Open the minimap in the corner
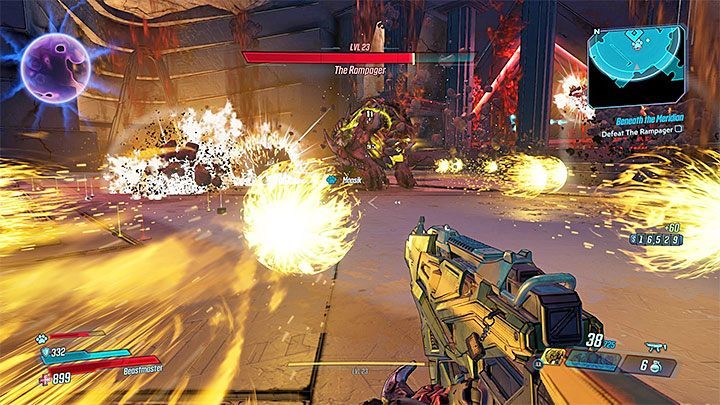 point(638,66)
